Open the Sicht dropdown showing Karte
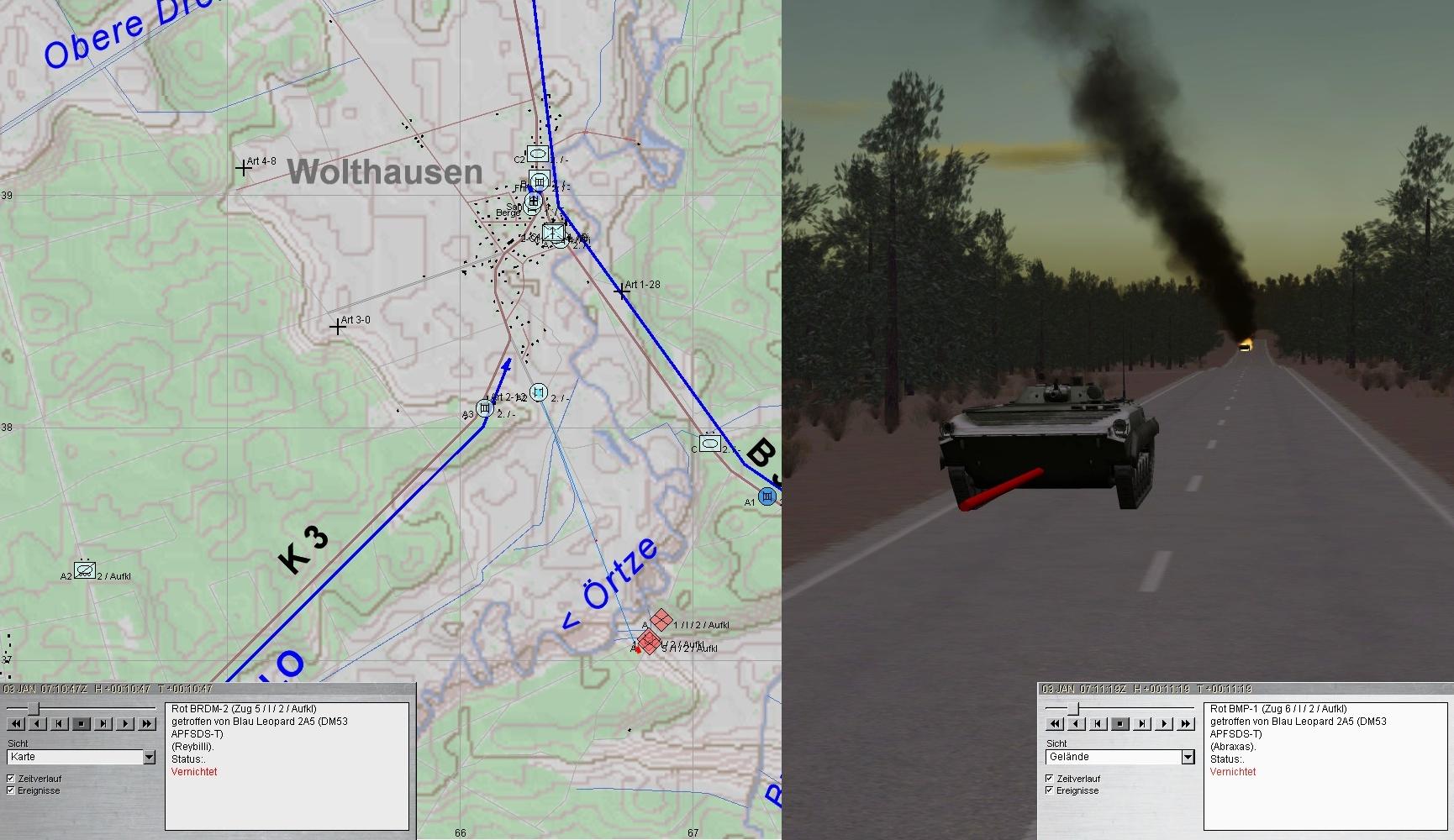 [149, 758]
